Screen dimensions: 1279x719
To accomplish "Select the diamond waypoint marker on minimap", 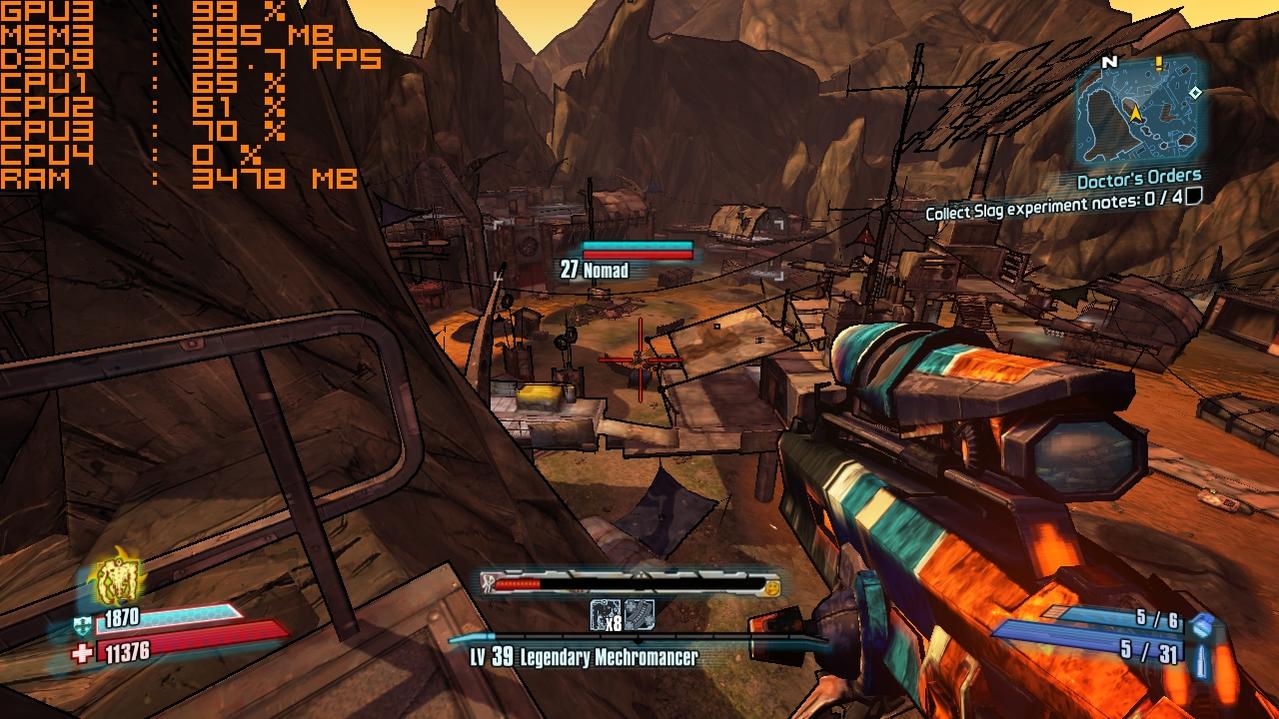I will coord(1195,93).
